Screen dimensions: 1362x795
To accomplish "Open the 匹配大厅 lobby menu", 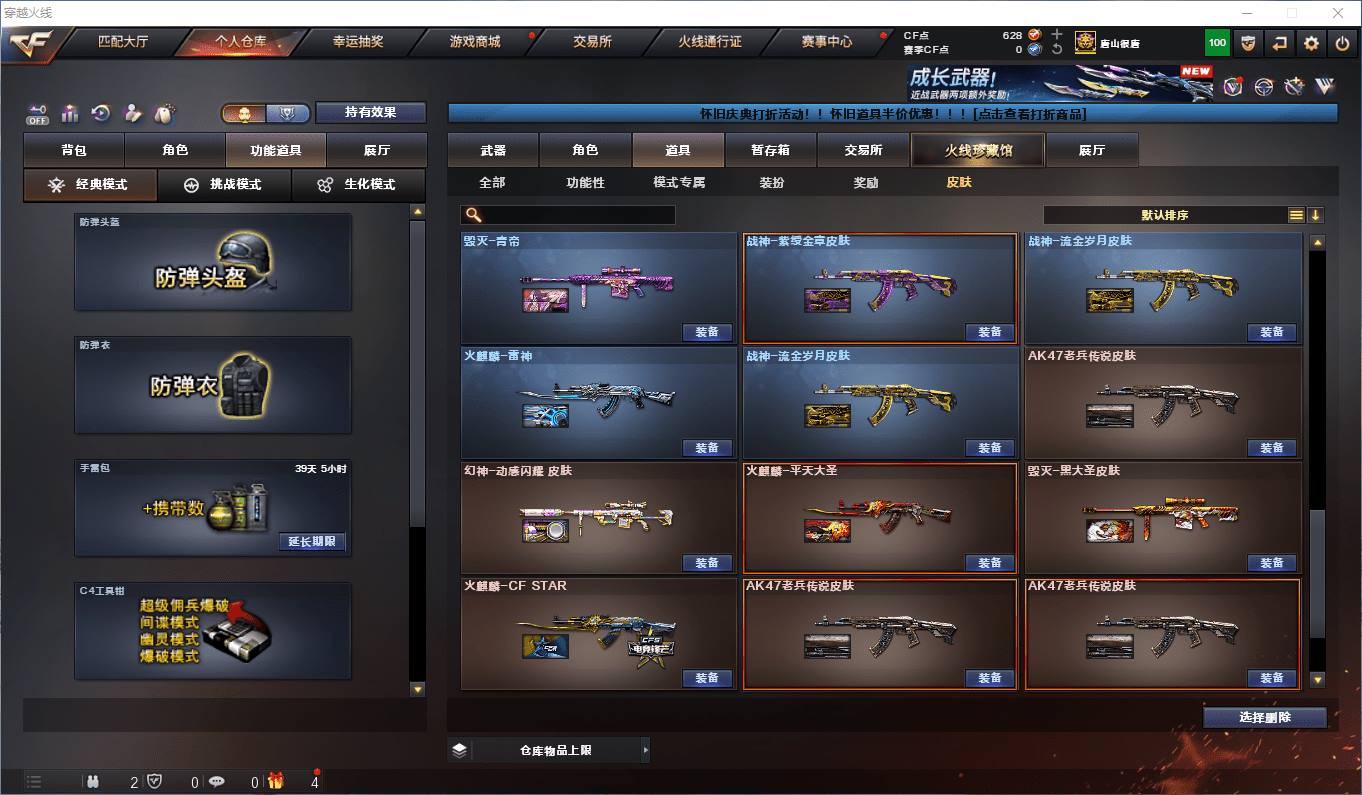I will tap(123, 42).
